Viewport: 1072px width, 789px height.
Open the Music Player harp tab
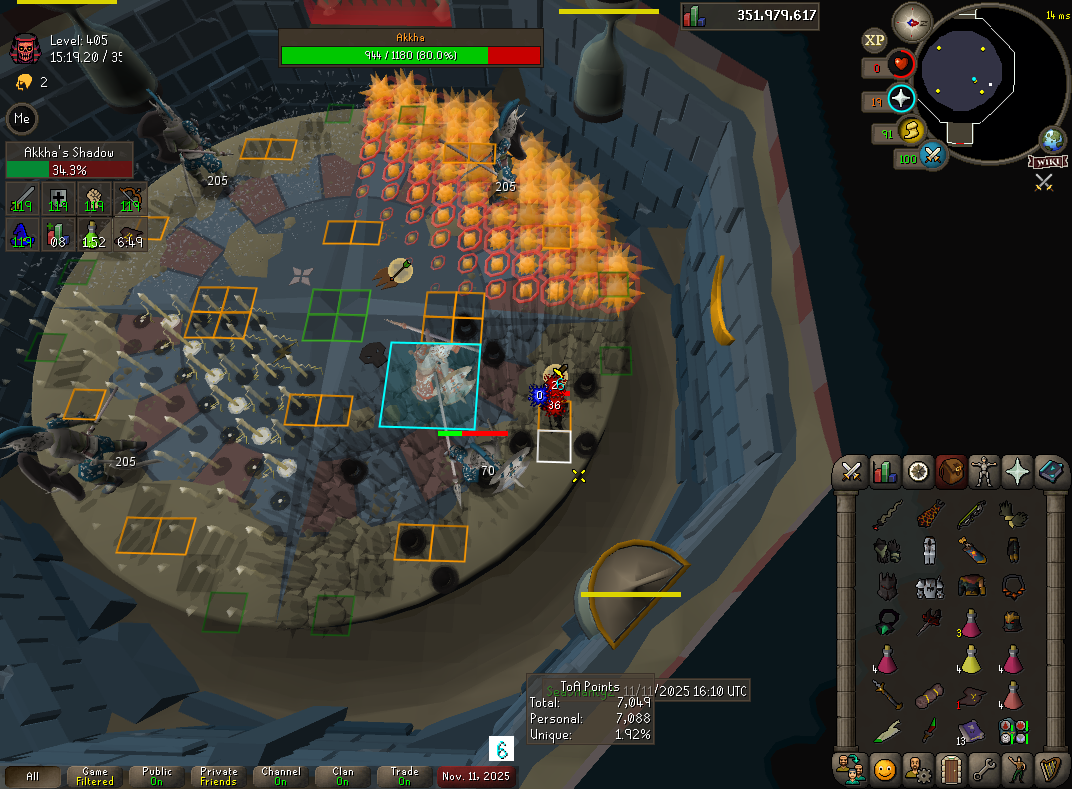1050,770
